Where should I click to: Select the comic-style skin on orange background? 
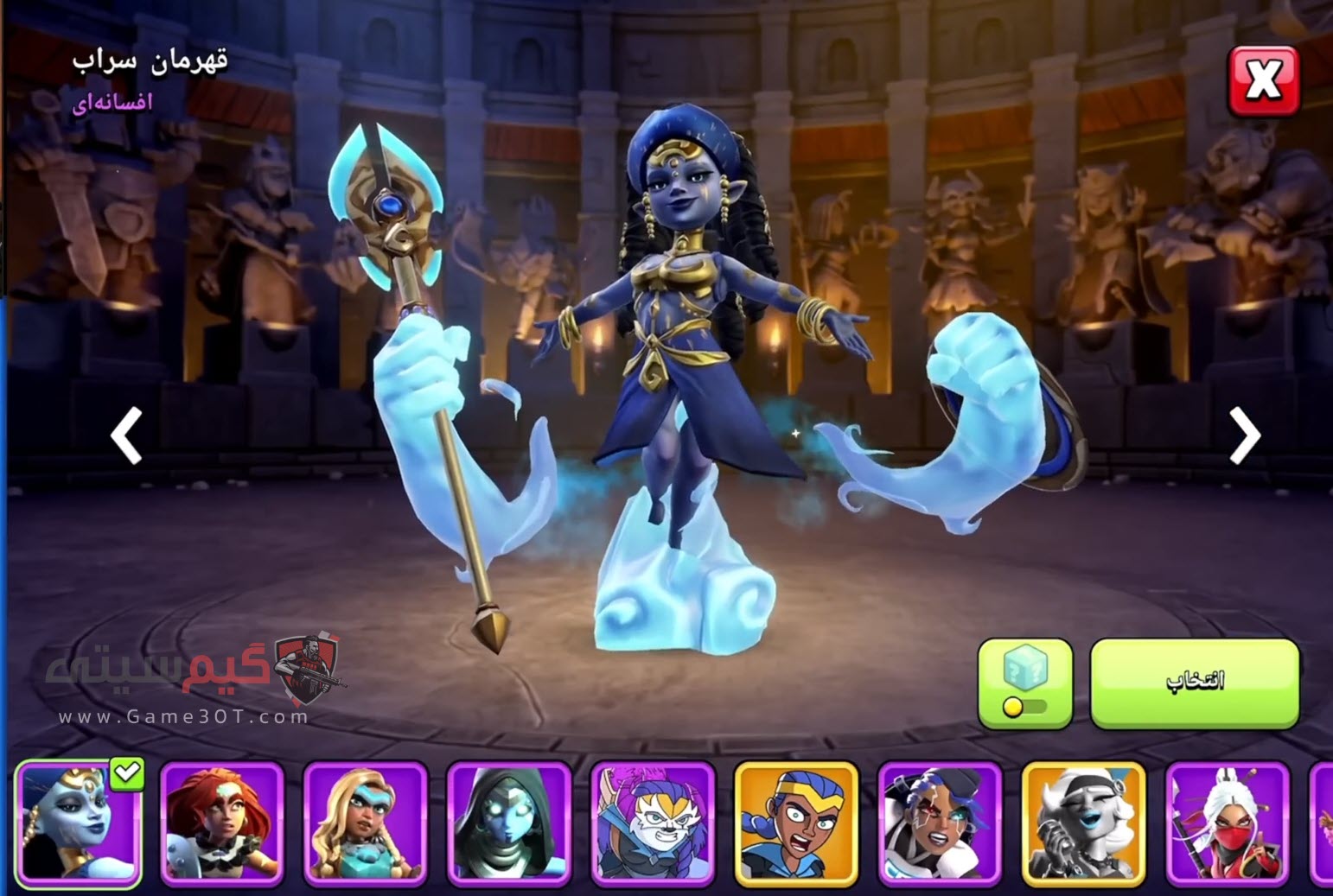[x=796, y=824]
